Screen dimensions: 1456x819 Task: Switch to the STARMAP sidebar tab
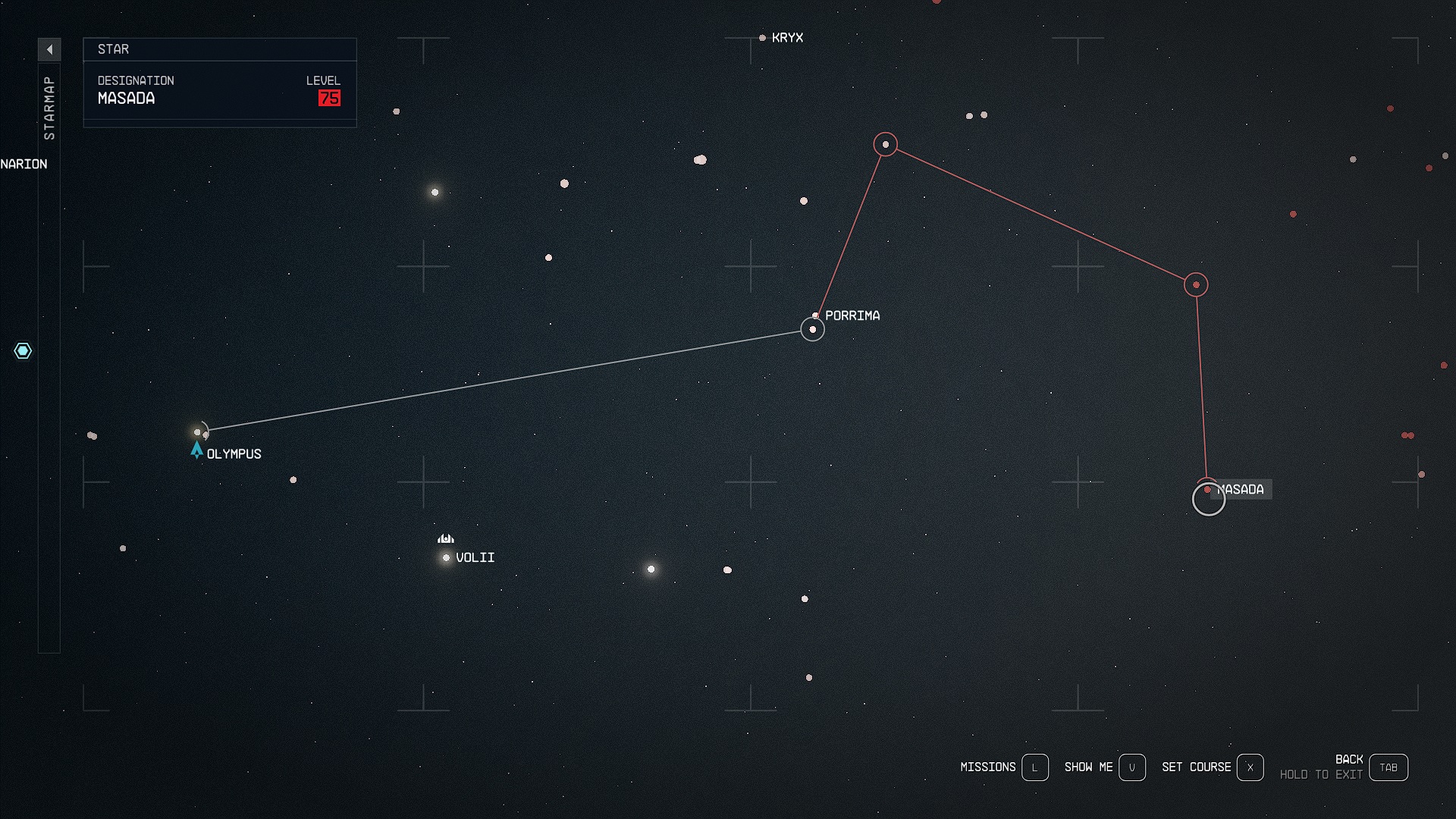pos(50,106)
